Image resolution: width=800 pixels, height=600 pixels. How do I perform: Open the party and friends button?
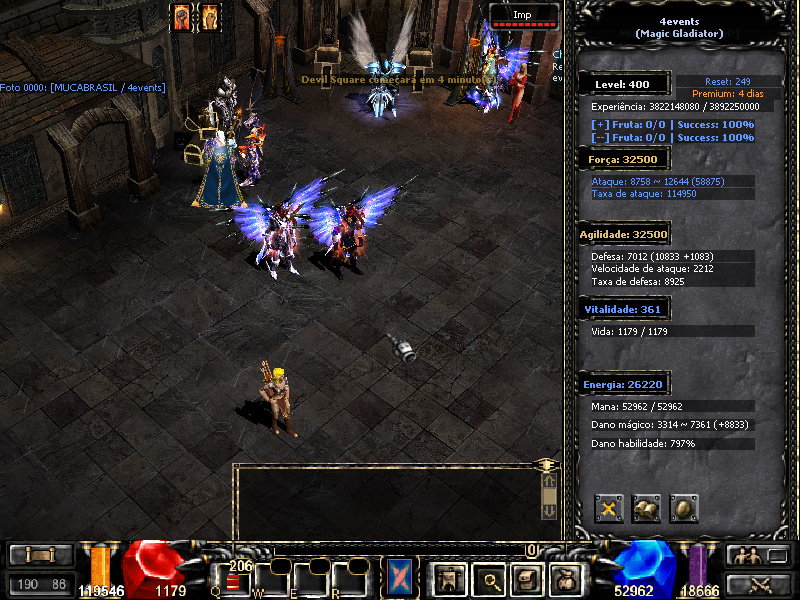click(759, 556)
